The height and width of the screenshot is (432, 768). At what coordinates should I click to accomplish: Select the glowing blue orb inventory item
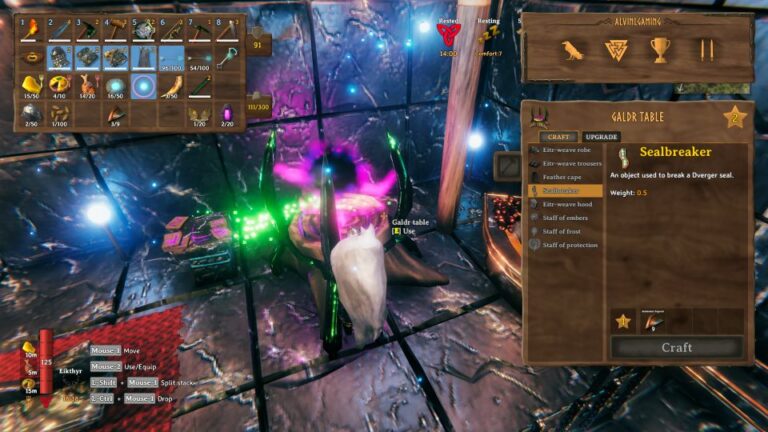coord(144,86)
